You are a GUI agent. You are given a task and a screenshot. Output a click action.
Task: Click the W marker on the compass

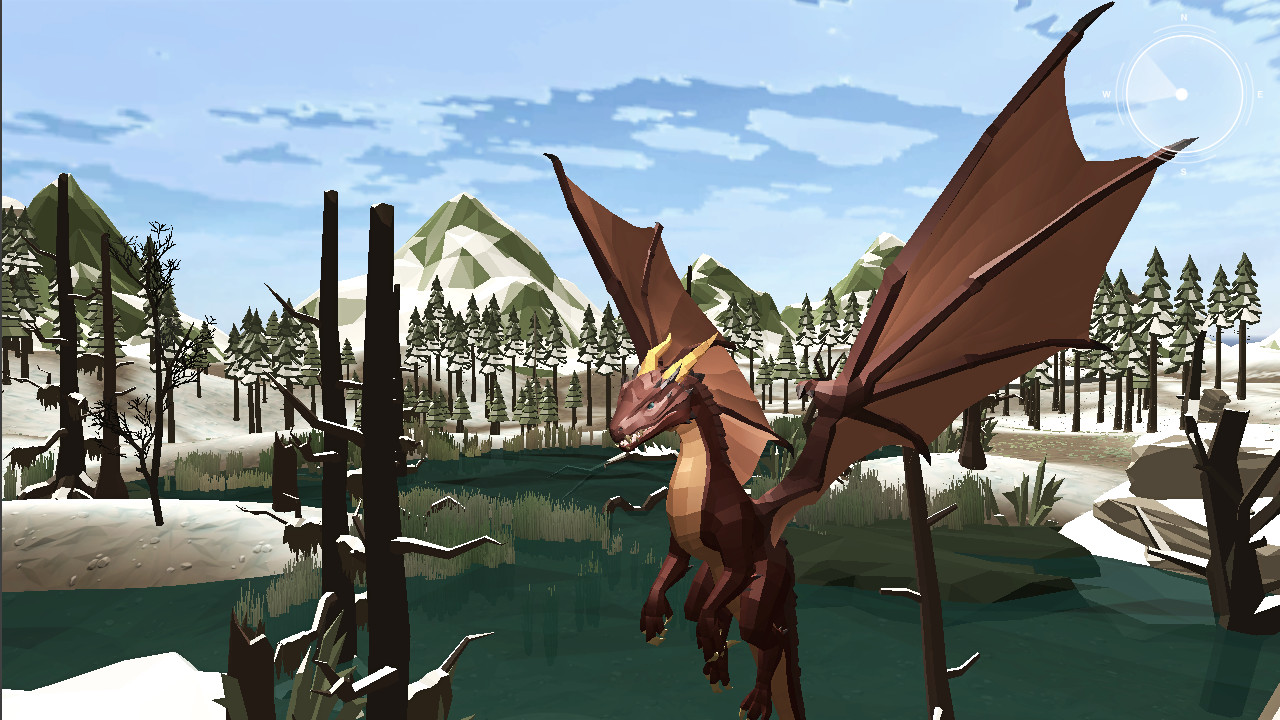tap(1106, 93)
